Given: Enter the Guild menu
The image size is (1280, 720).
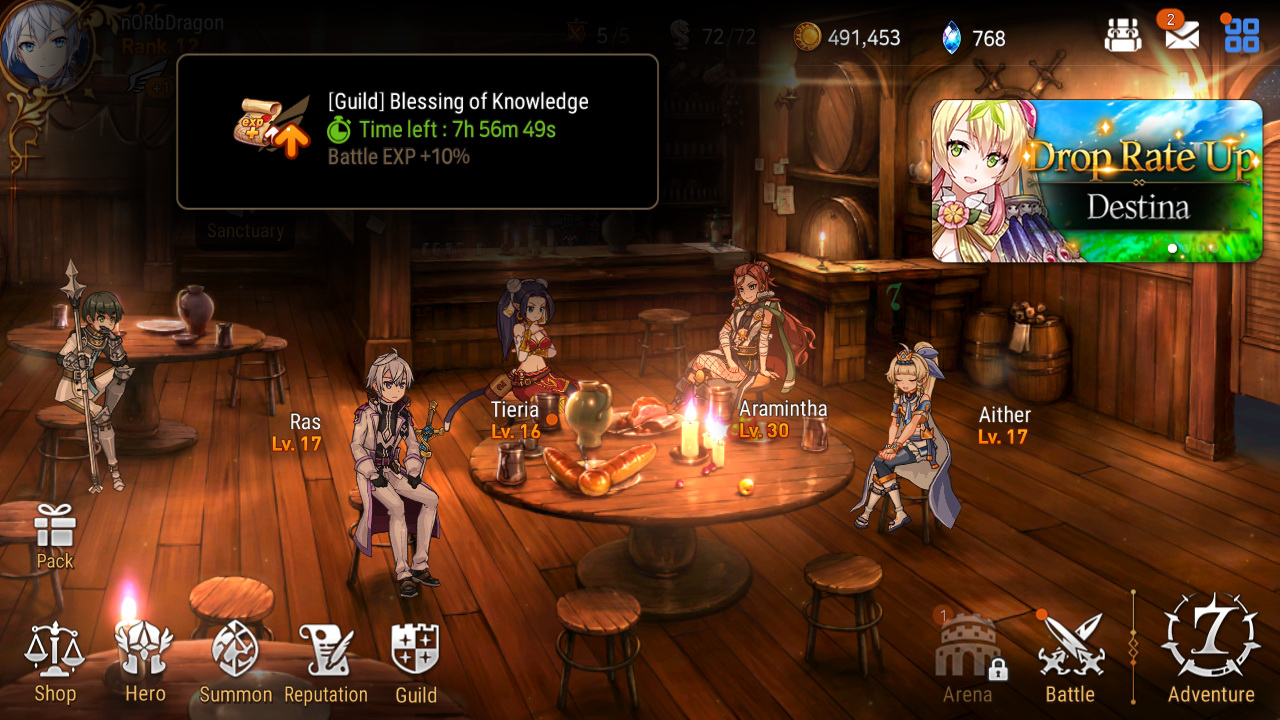Looking at the screenshot, I should (x=416, y=662).
